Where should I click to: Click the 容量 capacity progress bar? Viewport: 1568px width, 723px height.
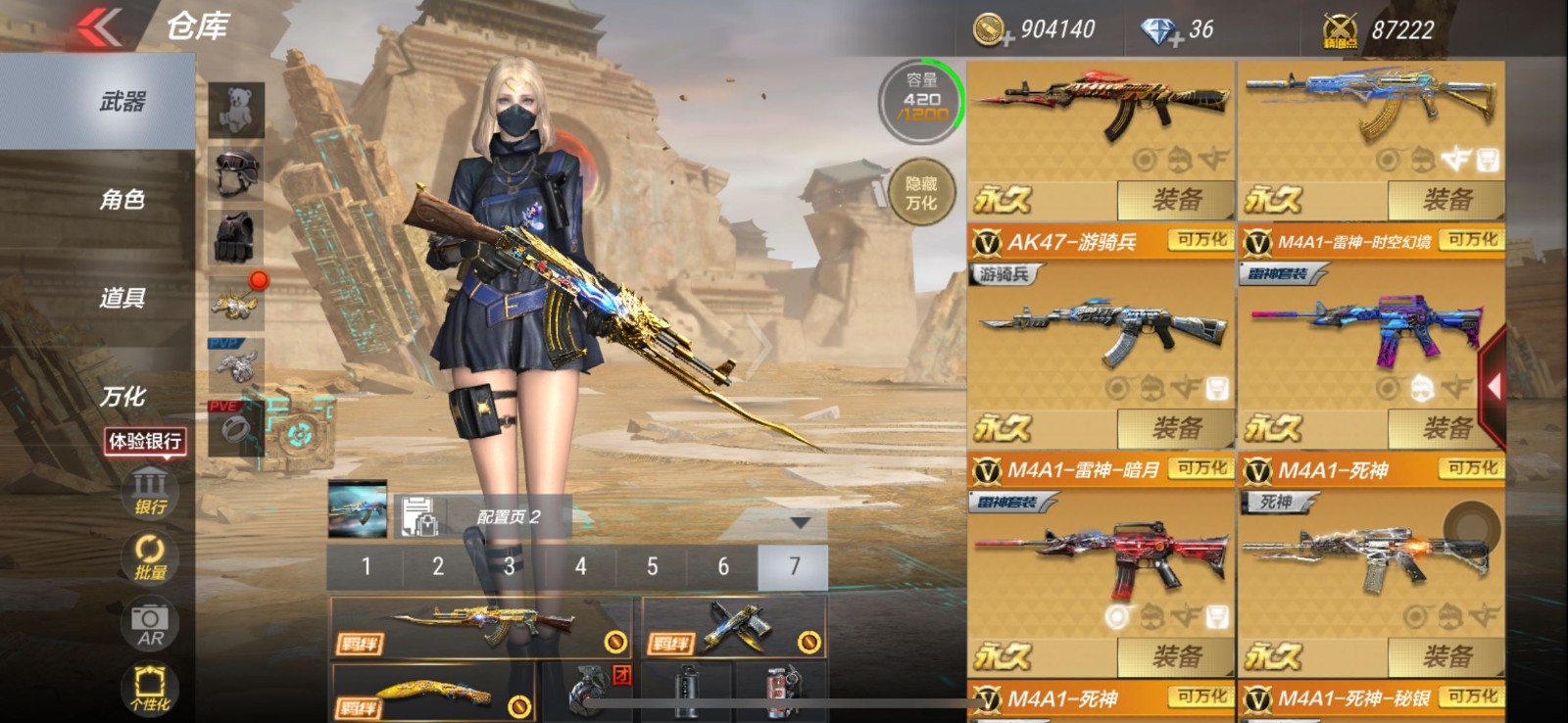[x=919, y=98]
